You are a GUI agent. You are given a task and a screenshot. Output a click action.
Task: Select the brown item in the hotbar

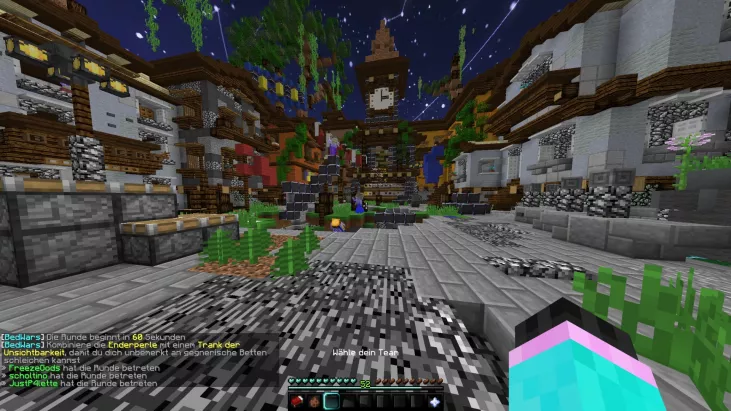(x=314, y=401)
